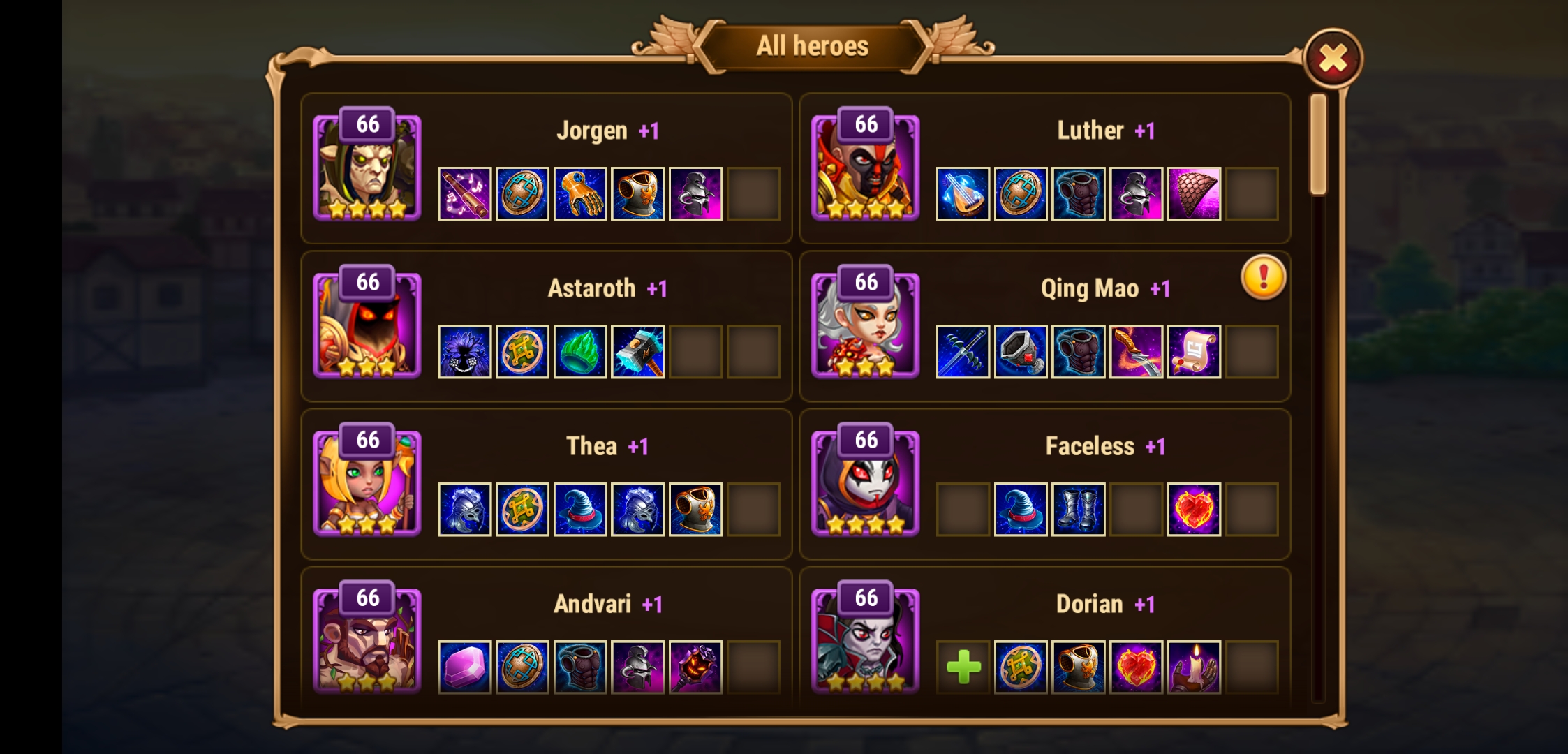The width and height of the screenshot is (1568, 754).
Task: Click Luther's pink pyramid item
Action: [1195, 193]
